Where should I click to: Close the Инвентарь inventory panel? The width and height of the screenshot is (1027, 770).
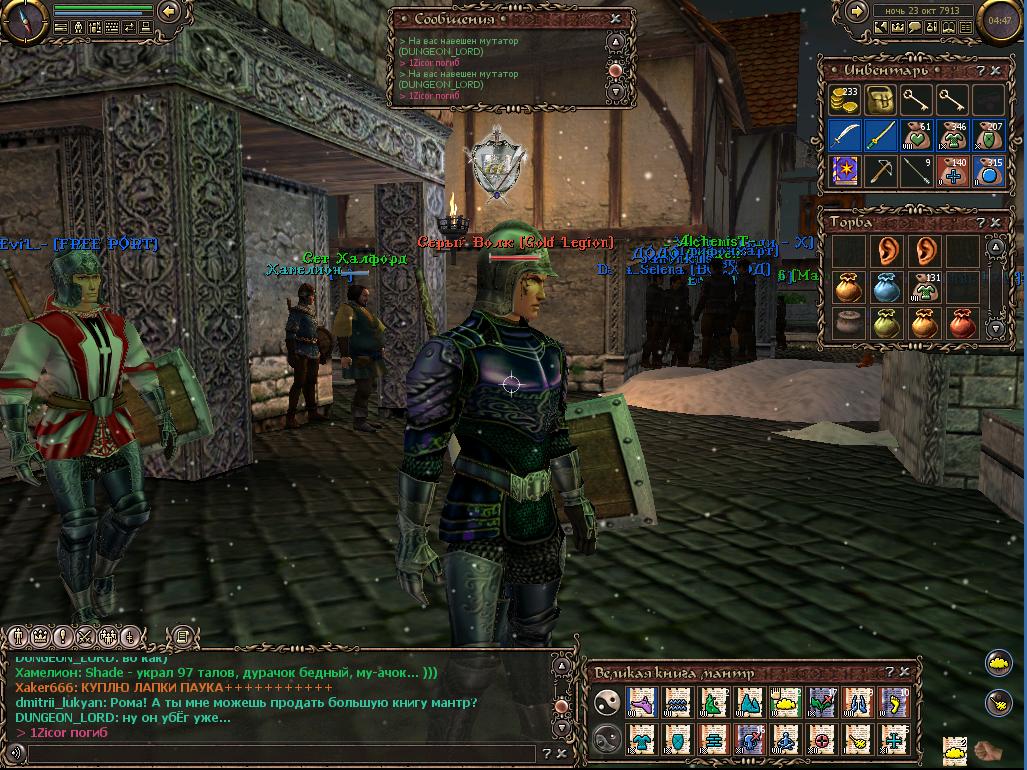pos(995,71)
